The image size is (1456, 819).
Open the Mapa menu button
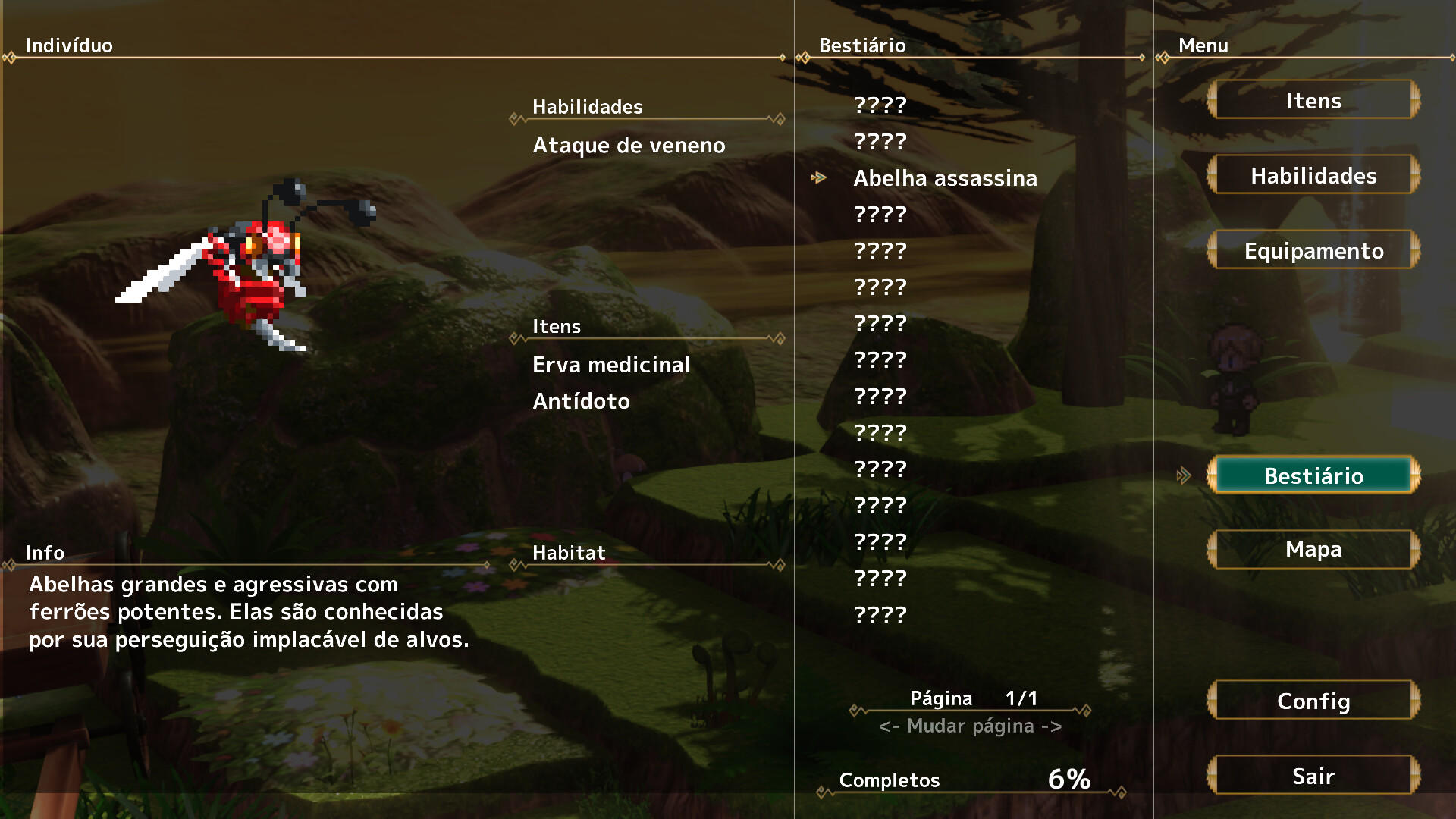point(1313,549)
